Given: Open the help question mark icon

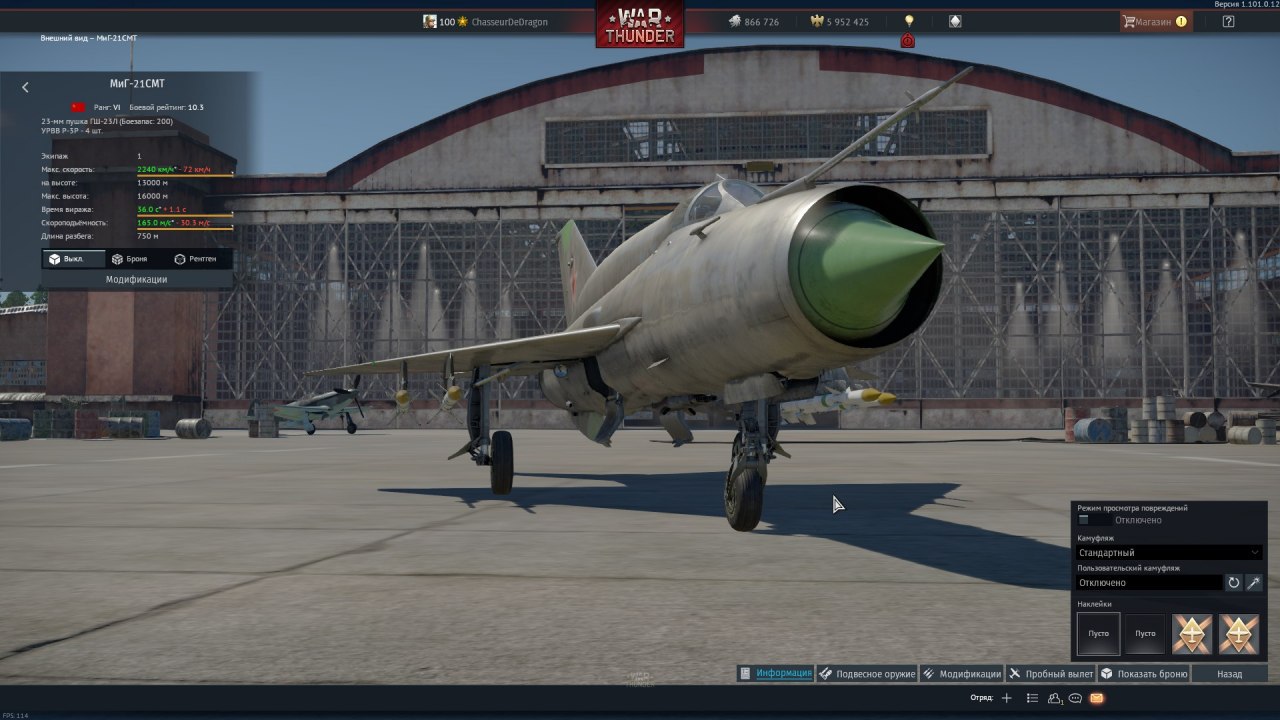Looking at the screenshot, I should click(1229, 21).
